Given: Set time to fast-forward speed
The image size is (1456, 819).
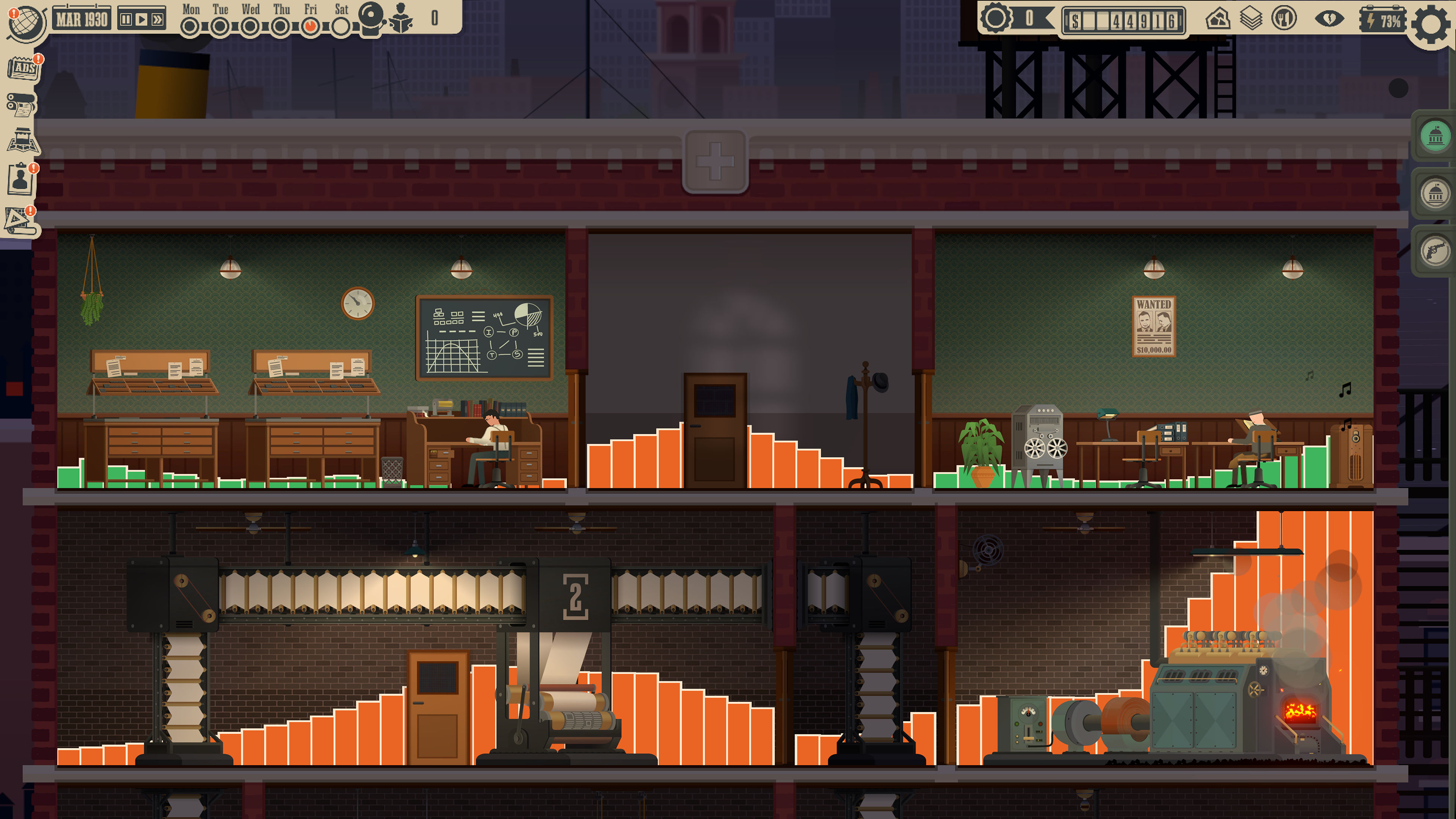Looking at the screenshot, I should [x=158, y=20].
